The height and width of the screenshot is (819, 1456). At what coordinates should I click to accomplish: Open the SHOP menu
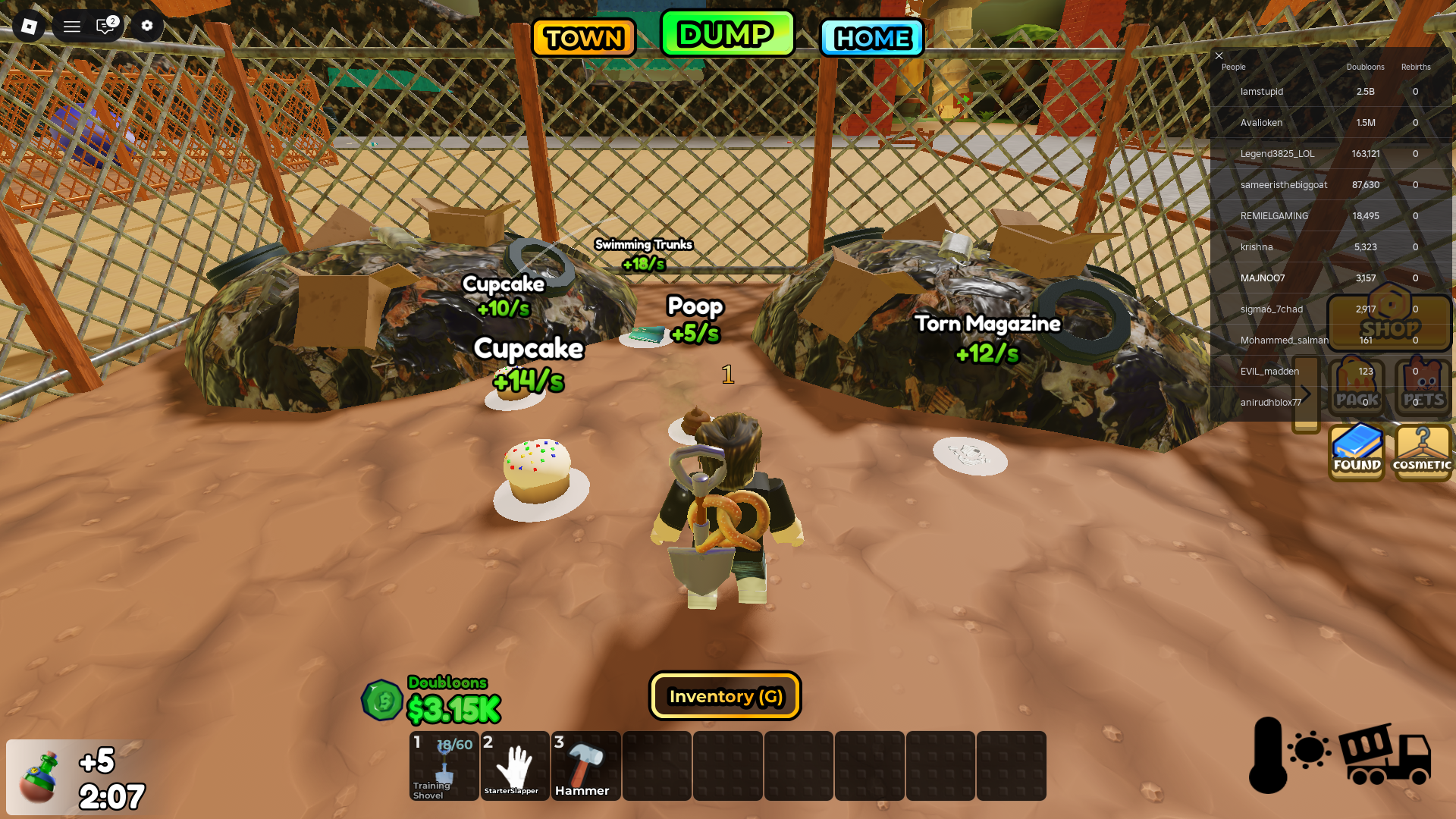tap(1389, 320)
